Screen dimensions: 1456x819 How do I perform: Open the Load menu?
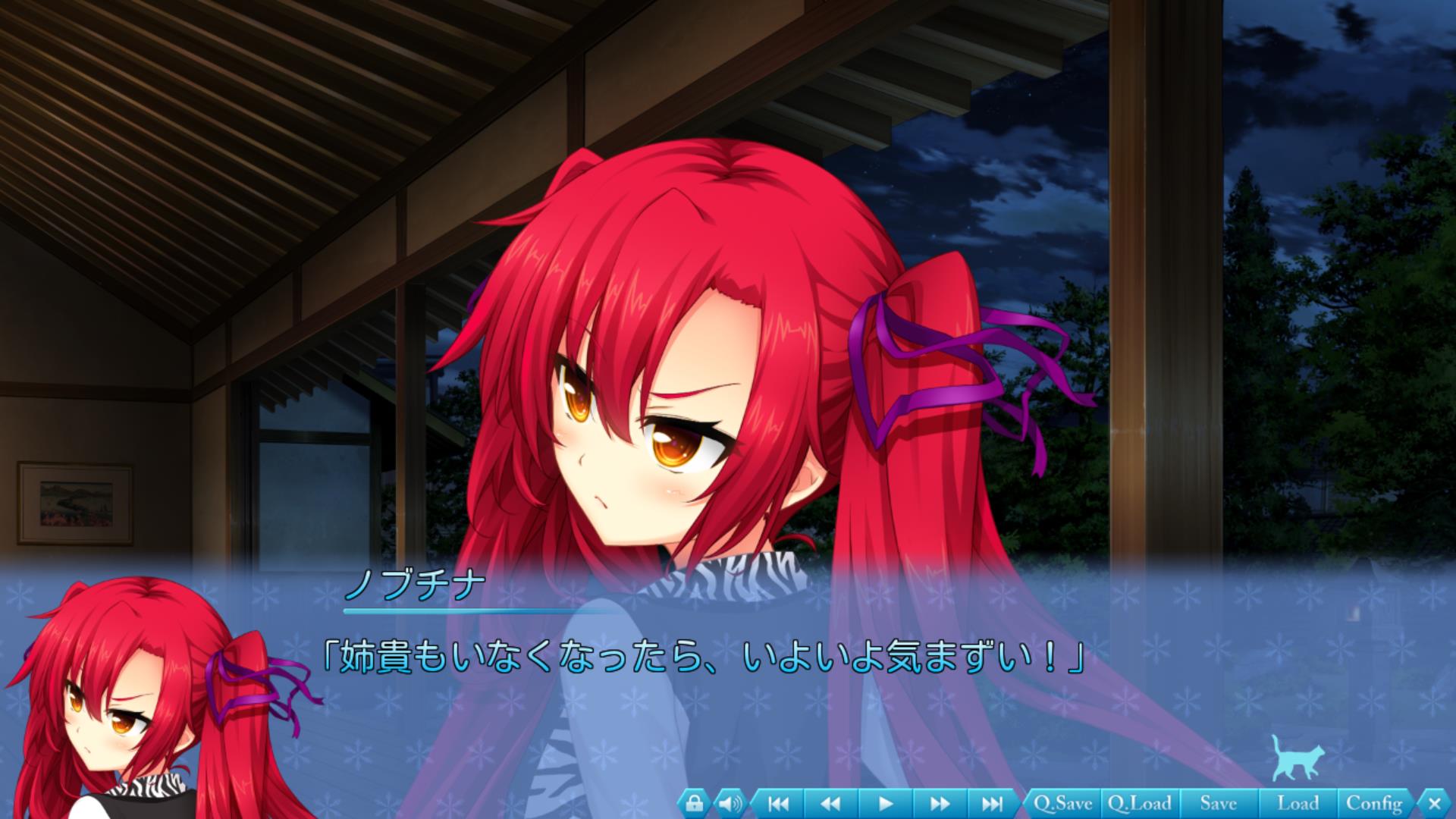pyautogui.click(x=1298, y=802)
